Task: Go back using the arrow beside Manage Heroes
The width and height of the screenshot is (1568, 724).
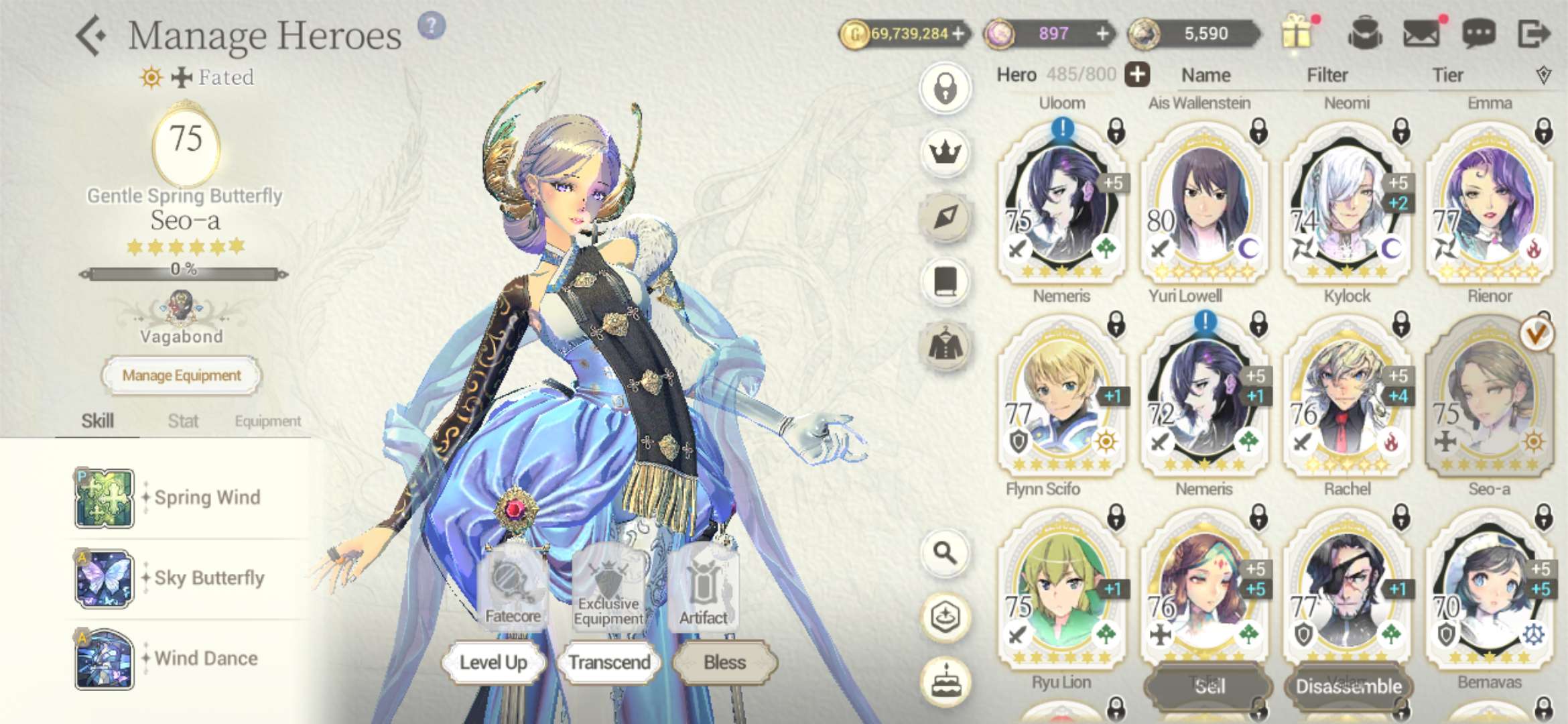Action: pyautogui.click(x=90, y=36)
